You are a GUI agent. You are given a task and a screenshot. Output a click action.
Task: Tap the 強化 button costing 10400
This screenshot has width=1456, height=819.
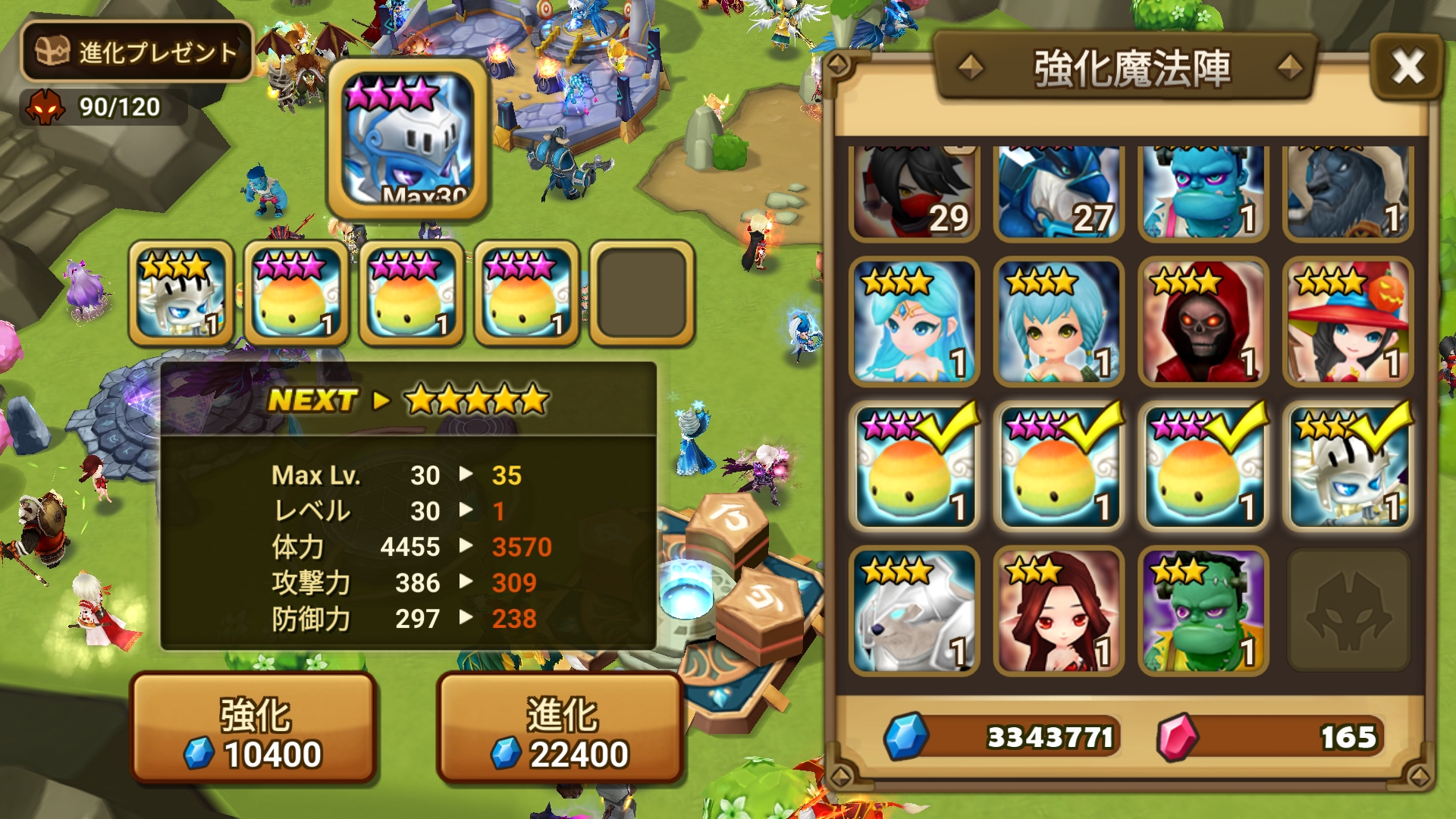tap(254, 728)
